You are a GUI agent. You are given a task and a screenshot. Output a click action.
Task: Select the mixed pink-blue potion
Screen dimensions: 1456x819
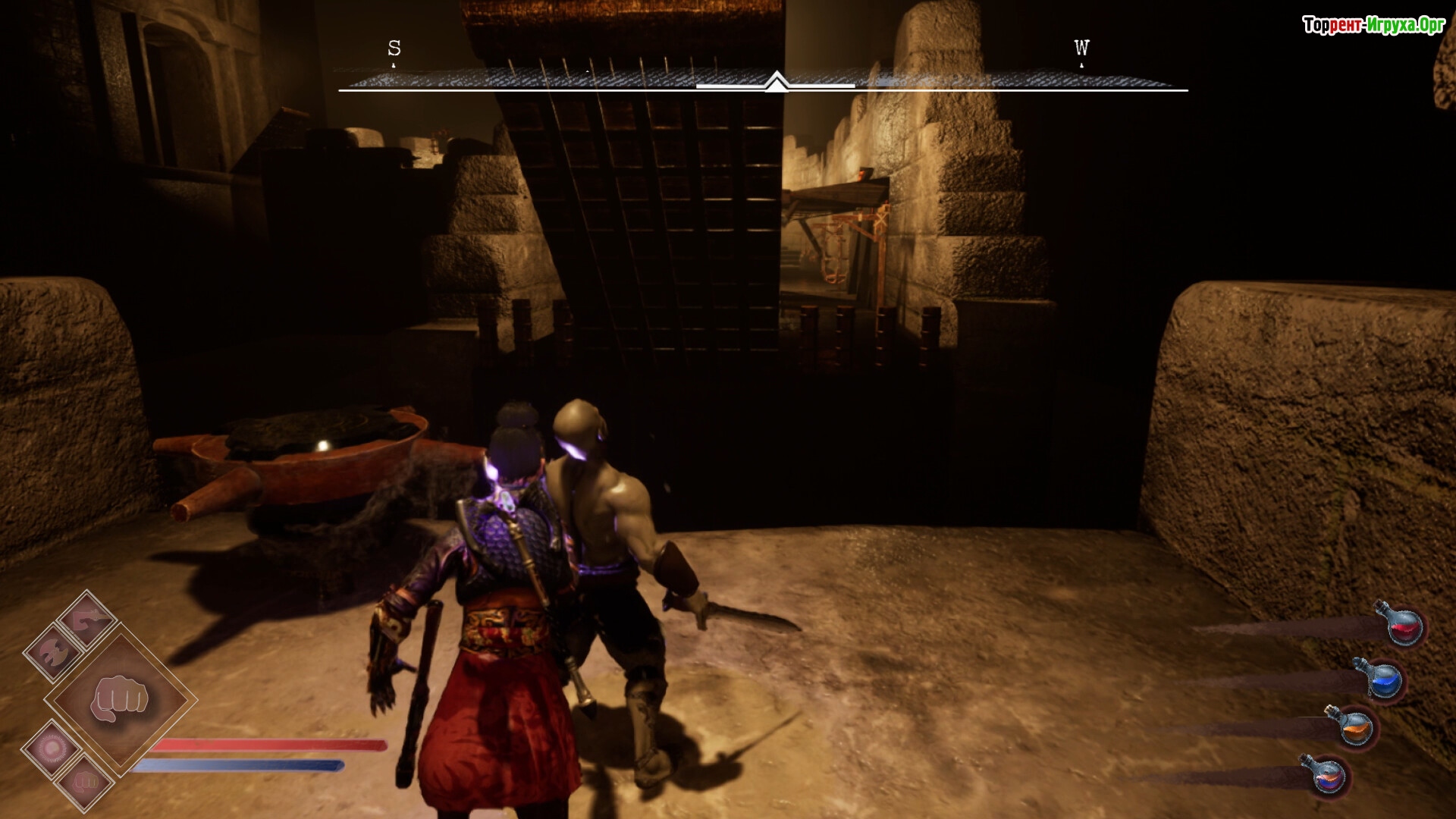(1326, 775)
